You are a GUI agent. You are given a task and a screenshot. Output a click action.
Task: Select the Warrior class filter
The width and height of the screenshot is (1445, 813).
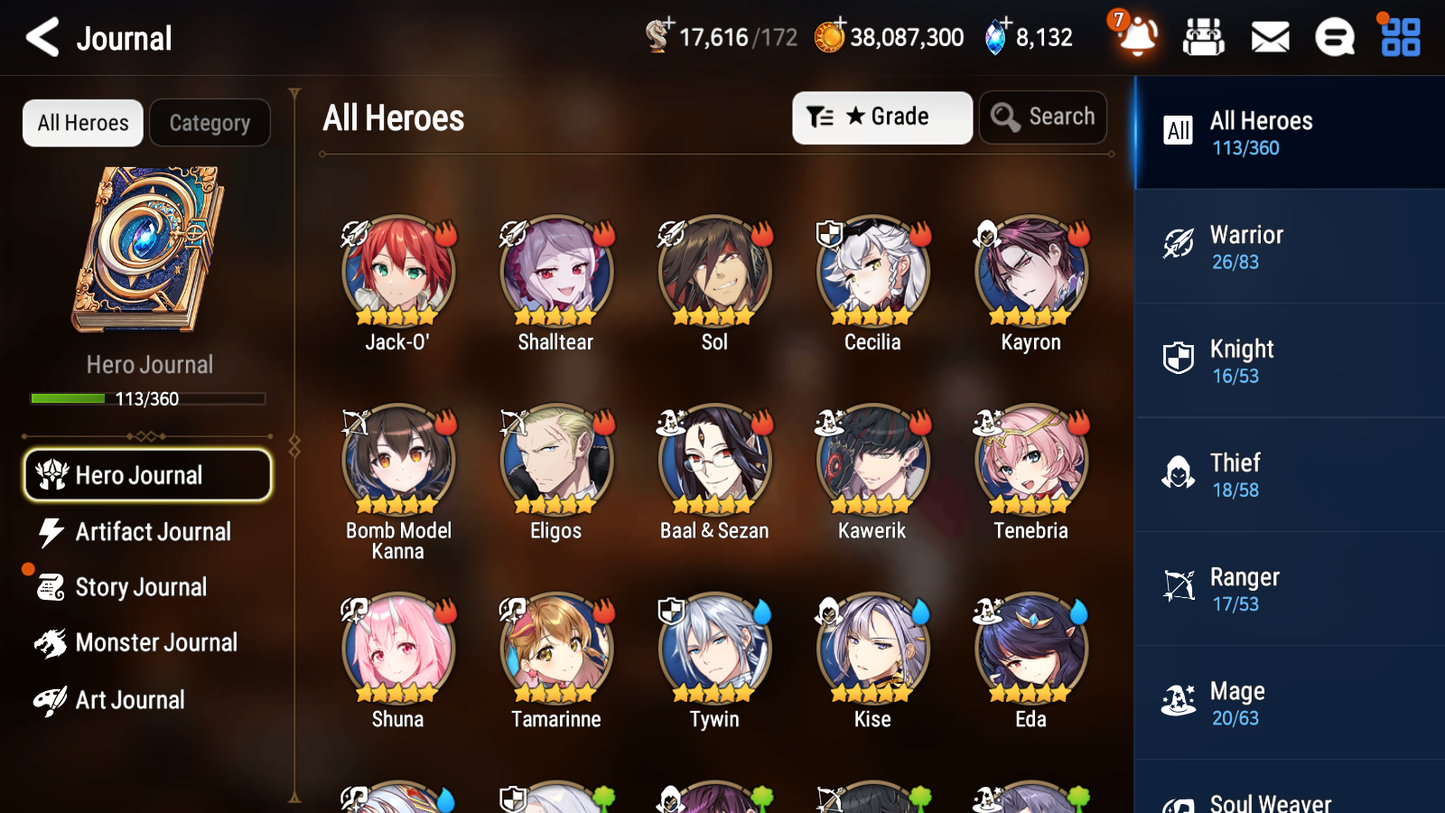point(1289,246)
